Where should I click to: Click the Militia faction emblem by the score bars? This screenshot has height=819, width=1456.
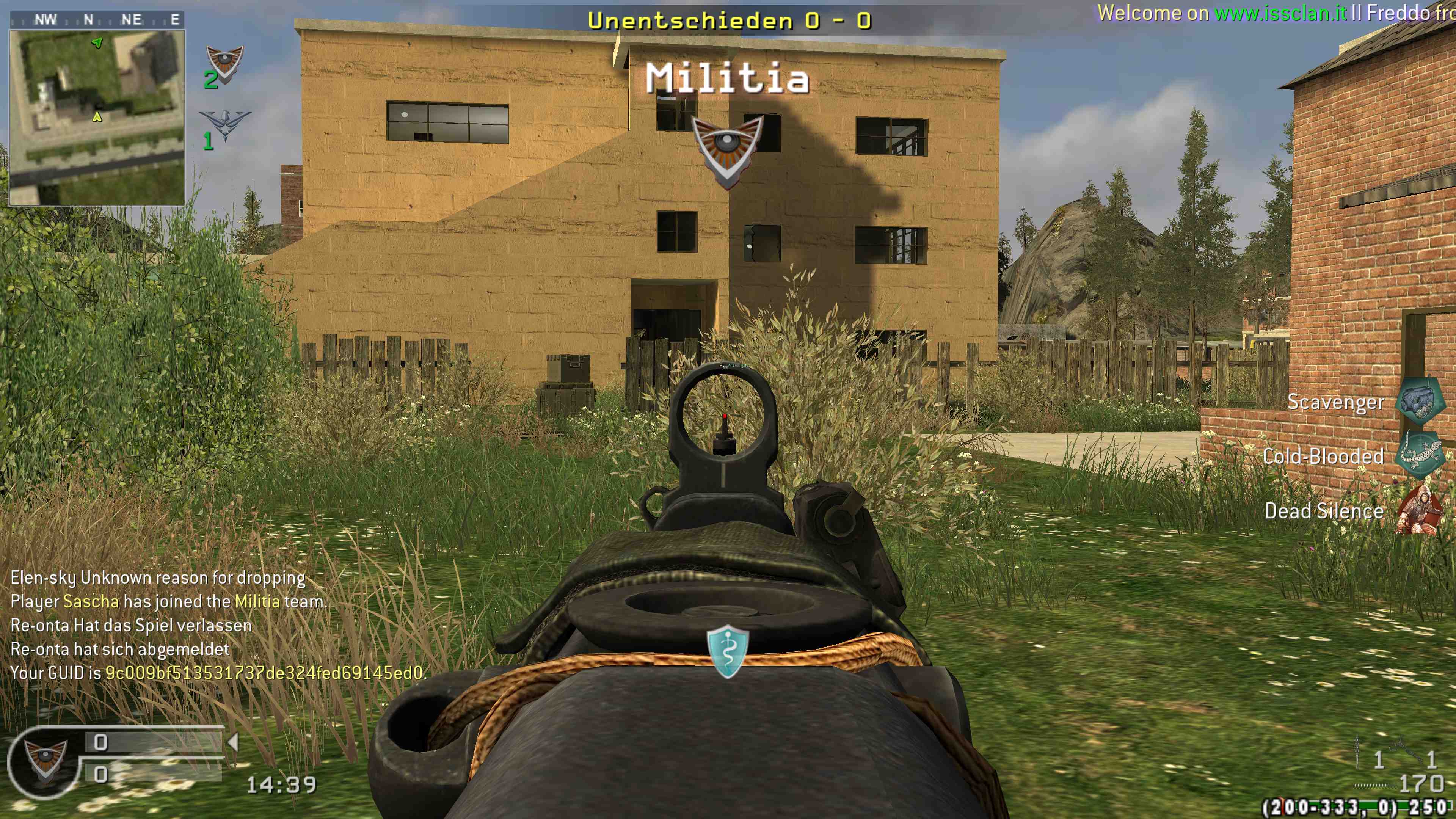tap(46, 760)
